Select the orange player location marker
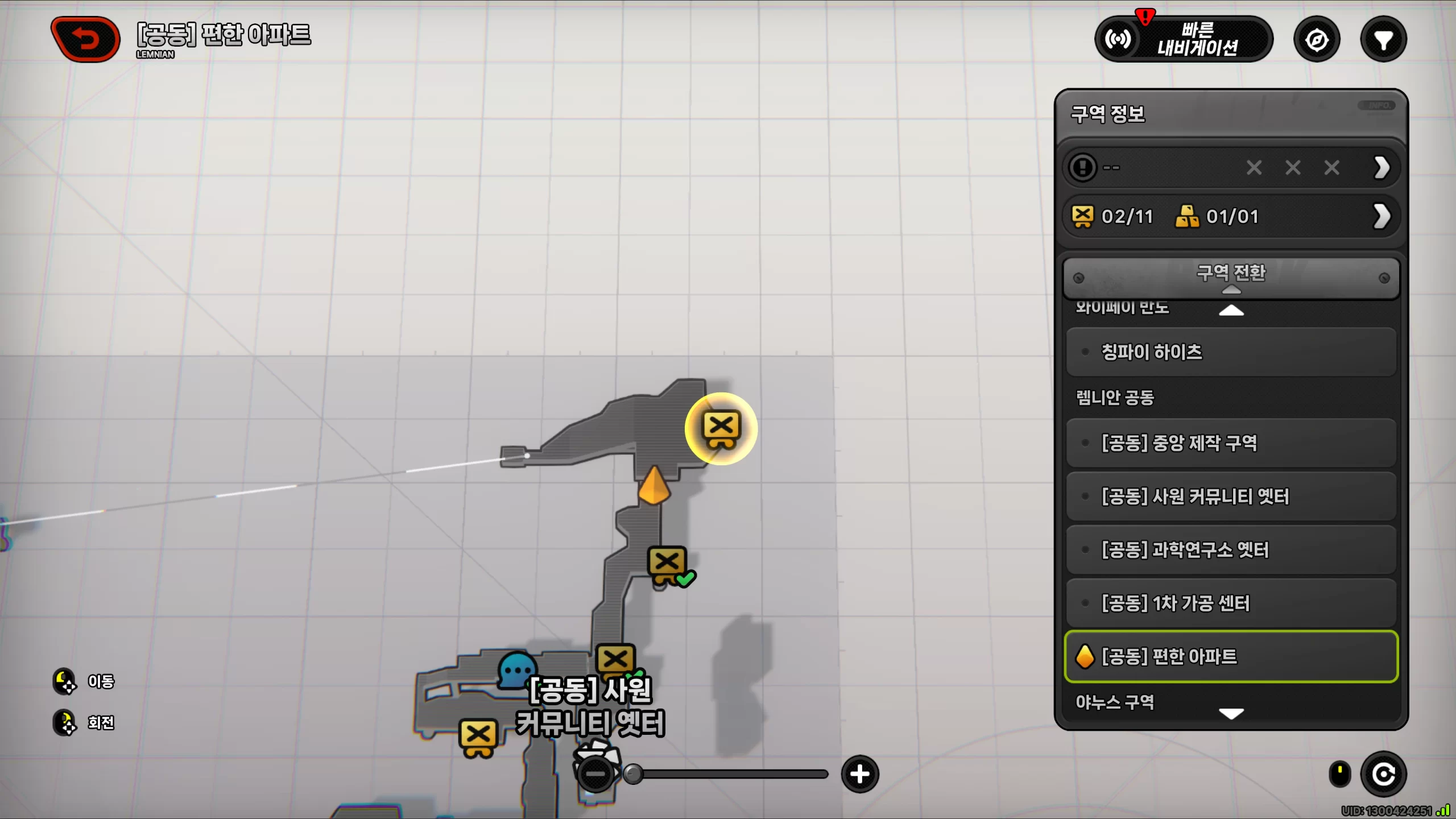Image resolution: width=1456 pixels, height=819 pixels. 654,486
